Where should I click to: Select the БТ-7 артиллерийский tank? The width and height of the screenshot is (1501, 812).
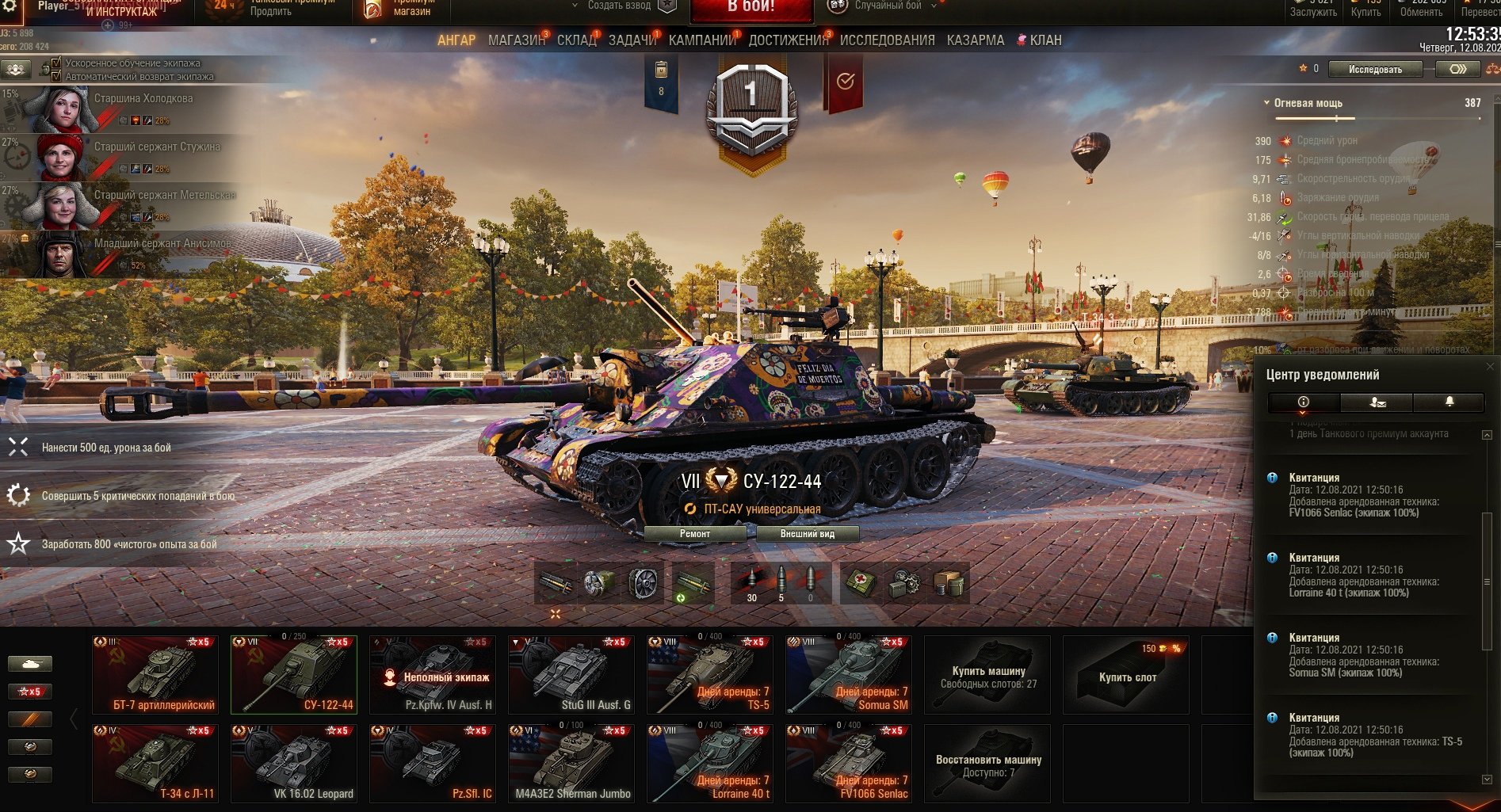click(155, 675)
